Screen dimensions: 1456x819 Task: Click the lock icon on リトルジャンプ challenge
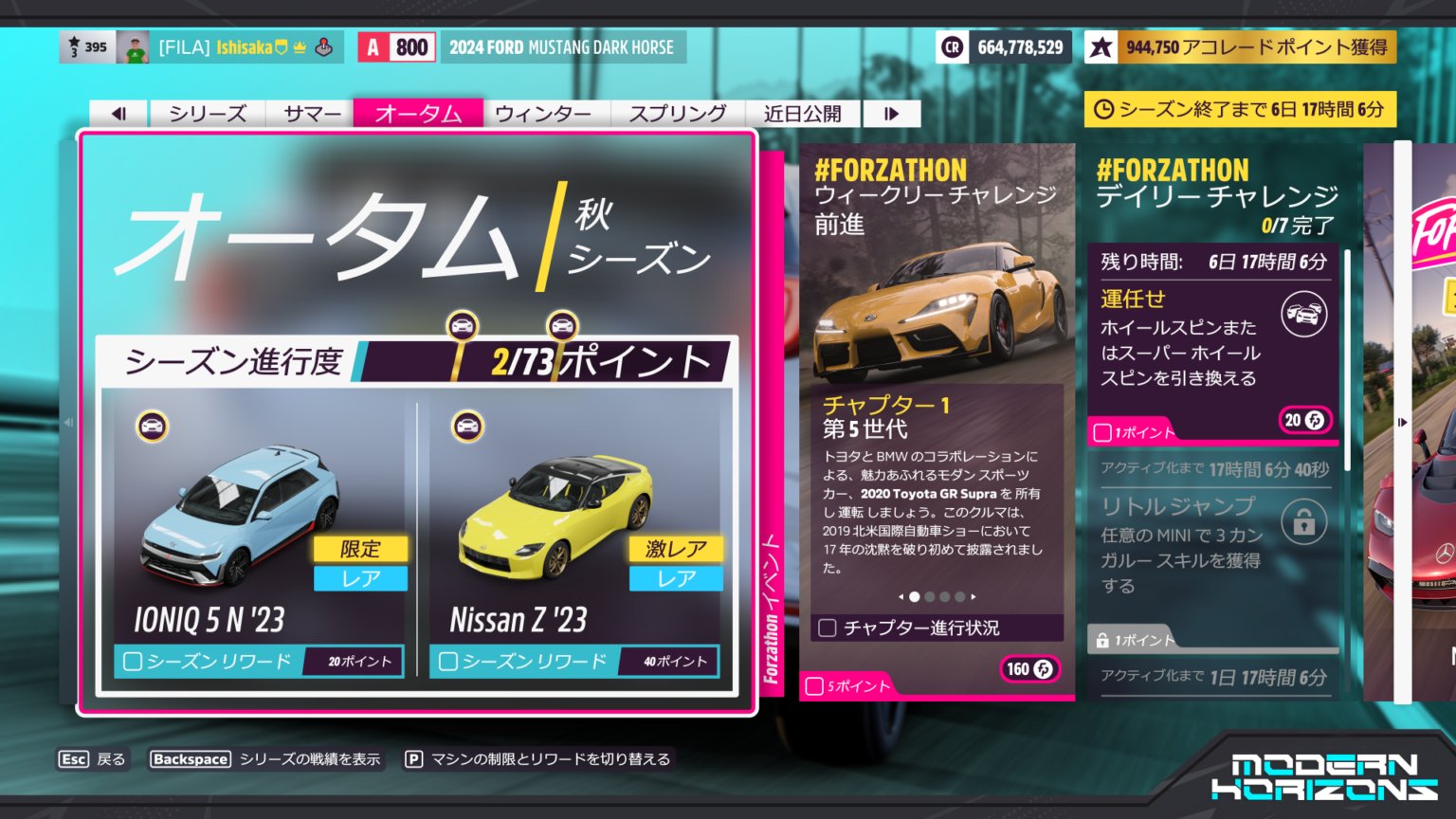tap(1304, 522)
